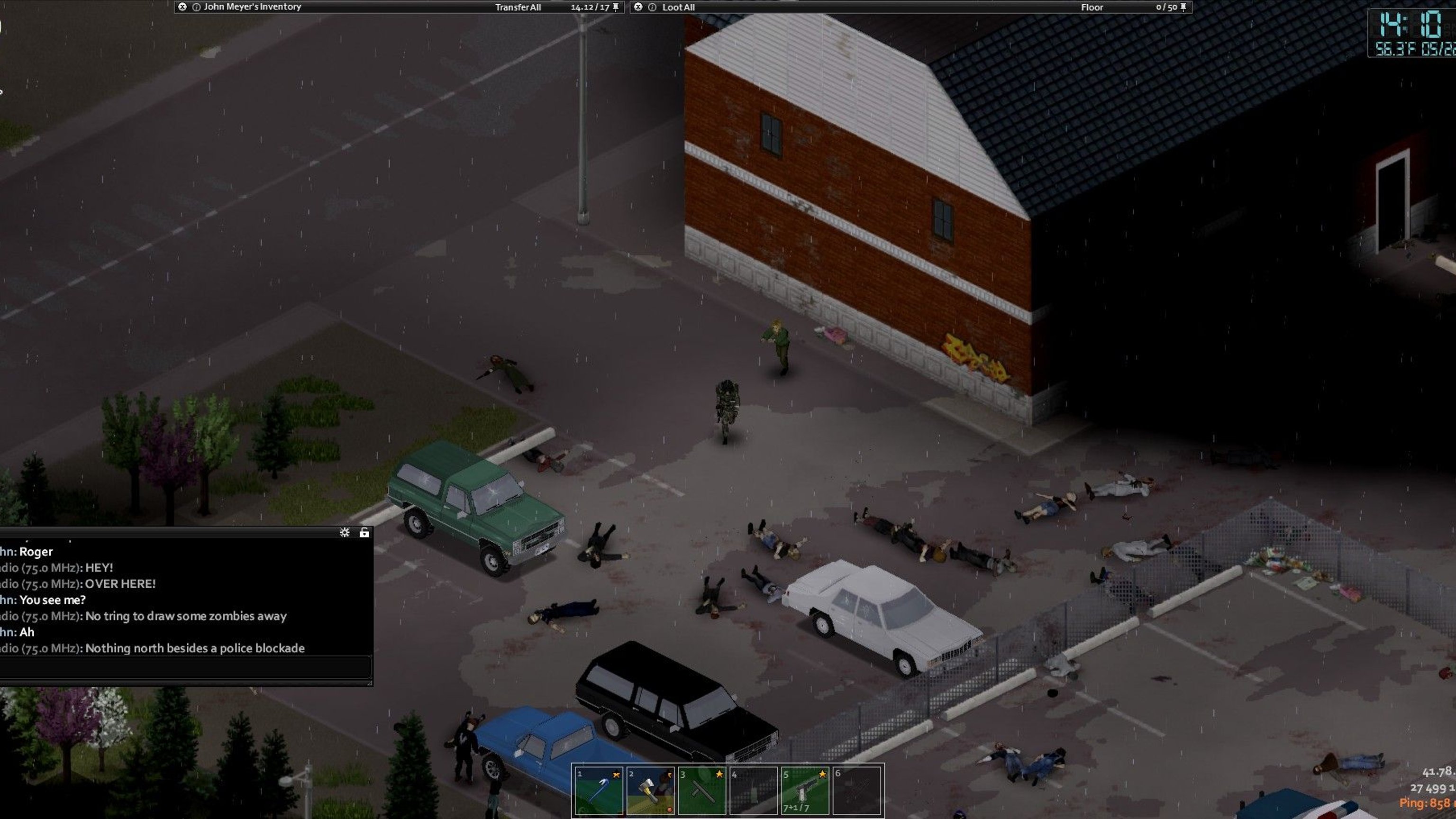Pin the loot Floor window

[x=1183, y=7]
